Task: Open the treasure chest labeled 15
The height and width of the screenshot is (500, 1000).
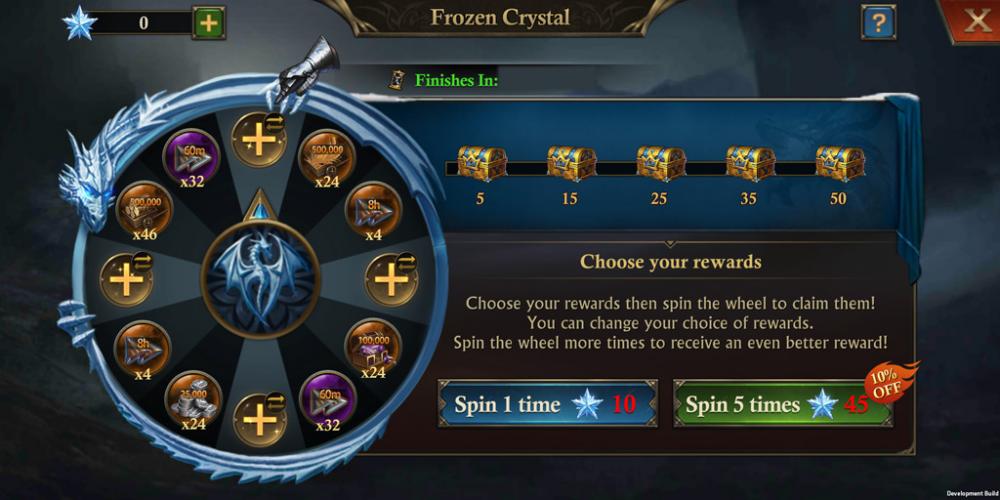Action: pos(571,163)
